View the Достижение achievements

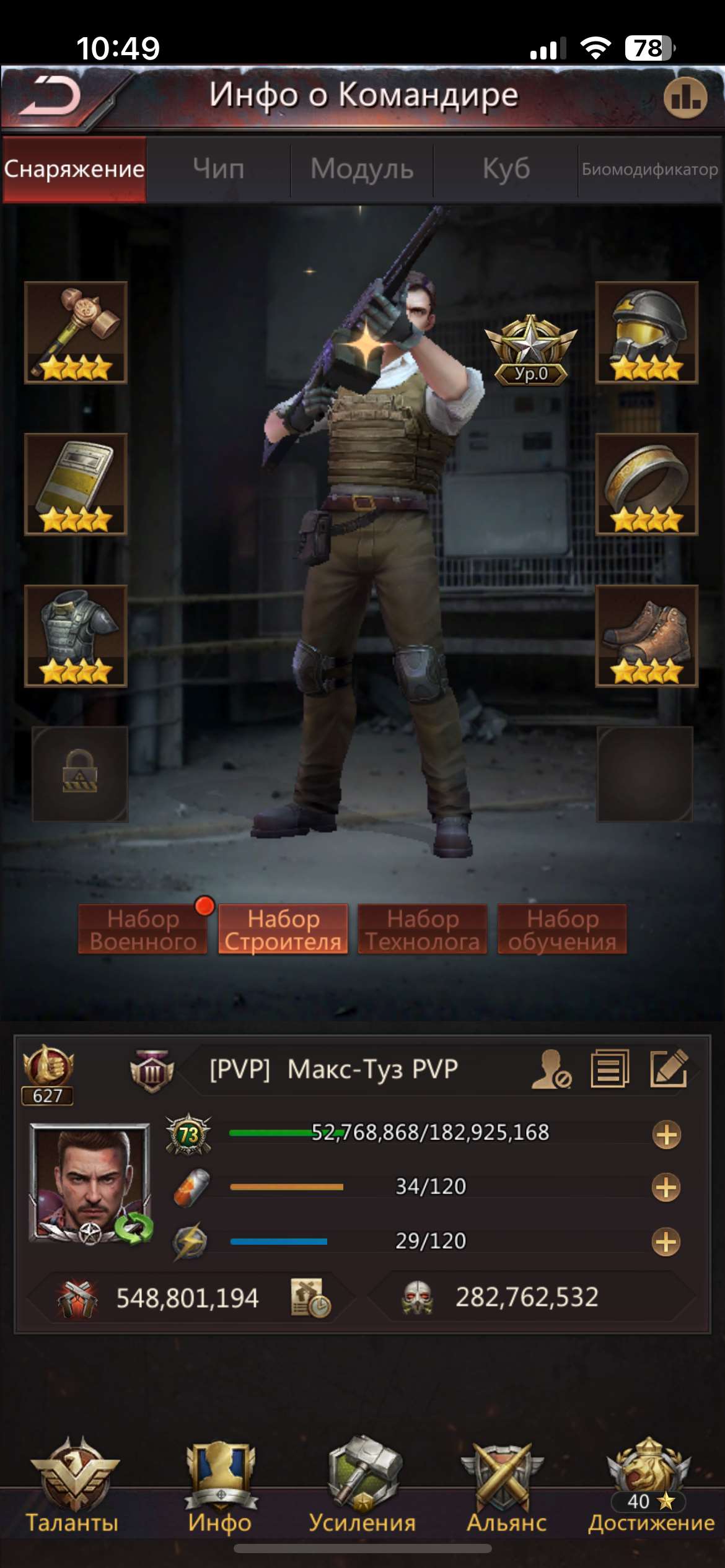[x=651, y=1486]
